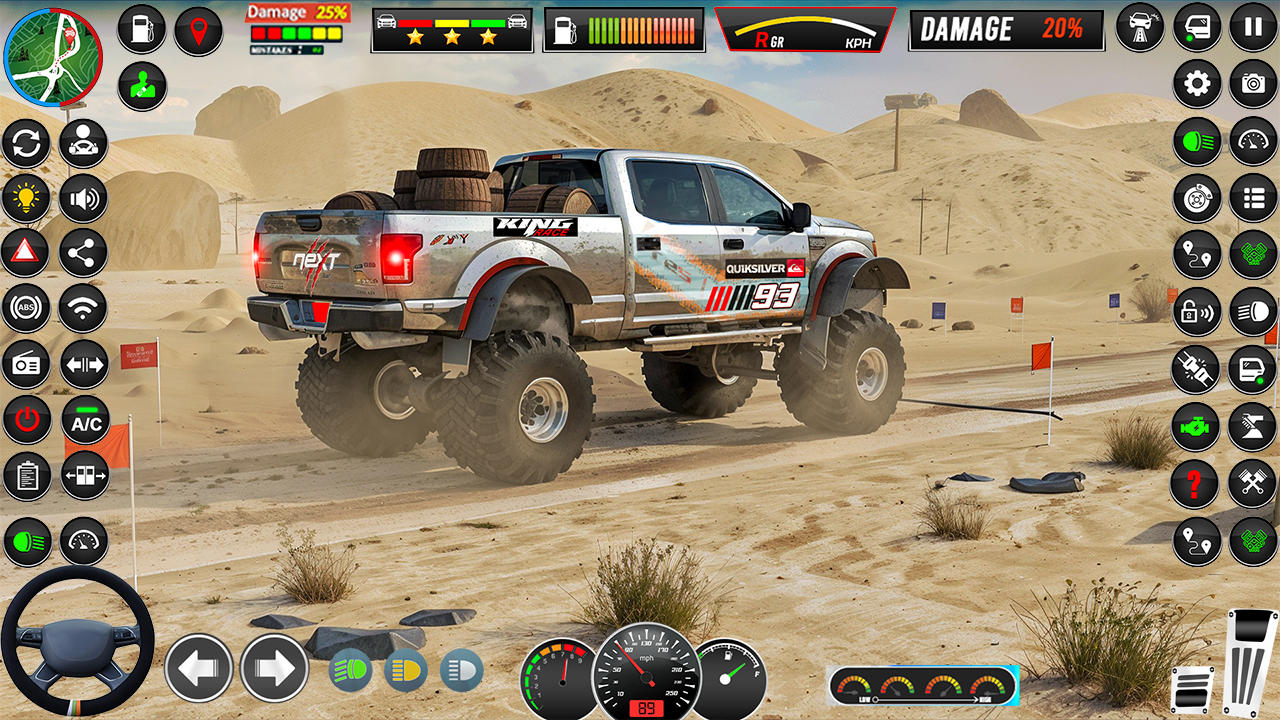Steer left with the left arrow button
The width and height of the screenshot is (1280, 720).
click(198, 668)
